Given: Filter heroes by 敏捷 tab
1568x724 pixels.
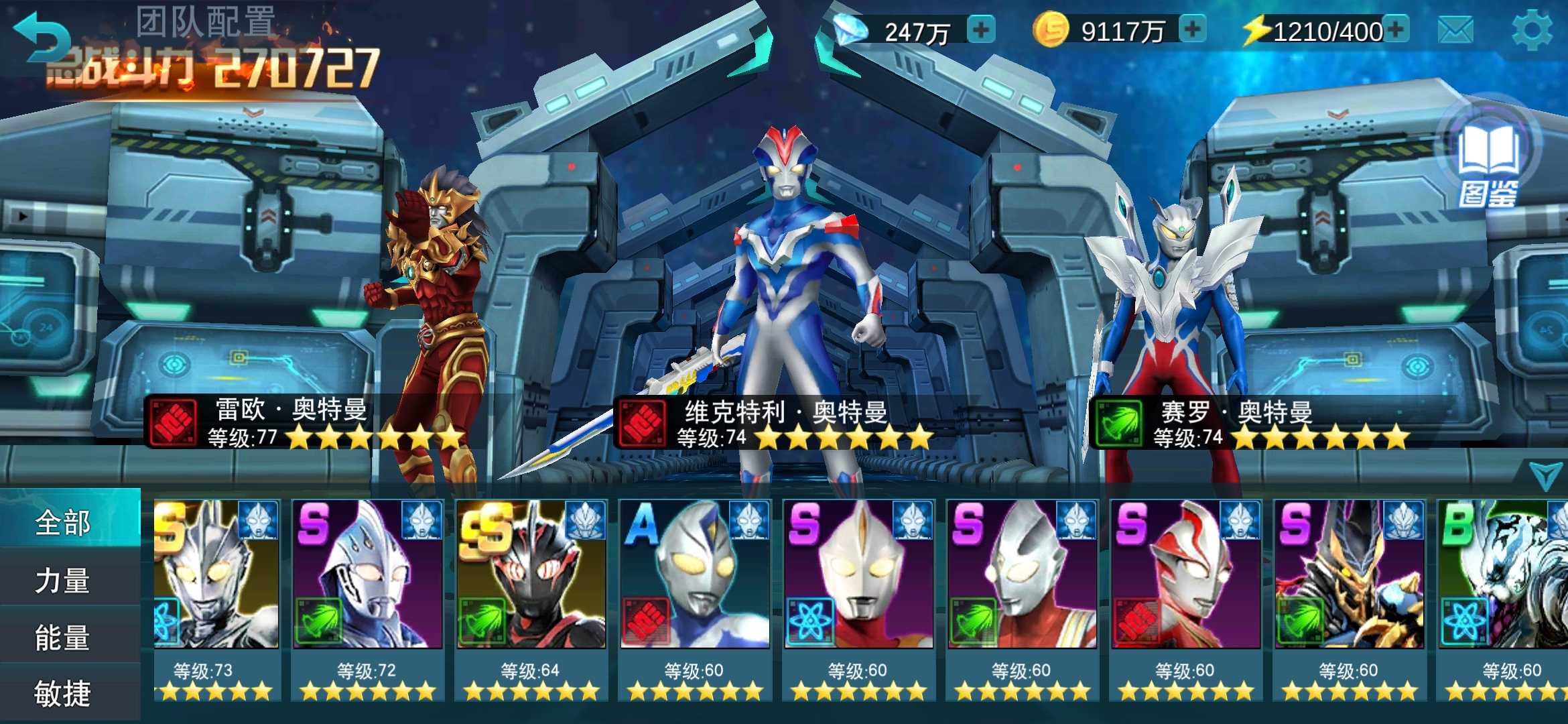Looking at the screenshot, I should tap(64, 694).
